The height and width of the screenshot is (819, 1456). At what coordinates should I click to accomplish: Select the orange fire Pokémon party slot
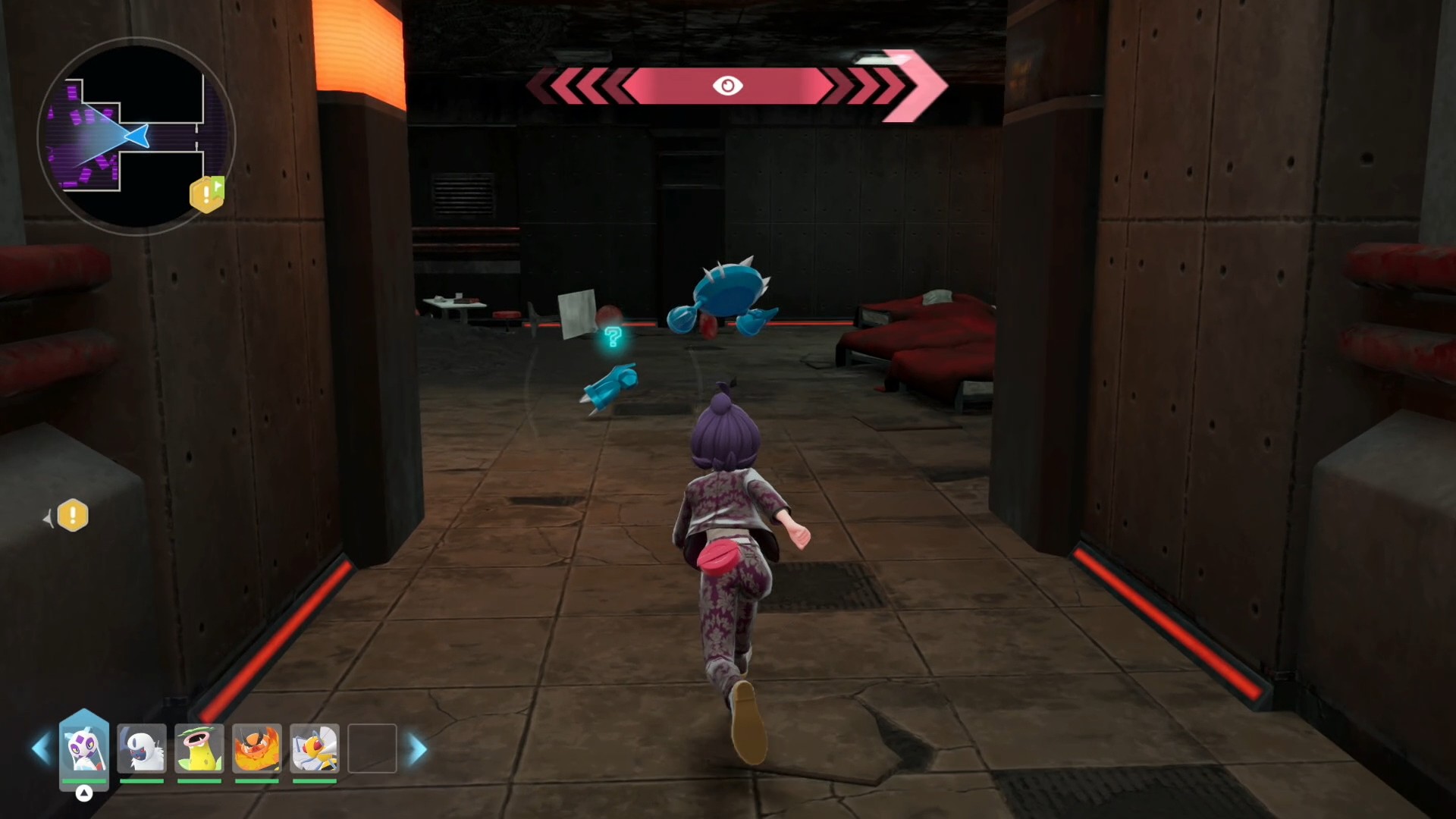click(x=257, y=748)
